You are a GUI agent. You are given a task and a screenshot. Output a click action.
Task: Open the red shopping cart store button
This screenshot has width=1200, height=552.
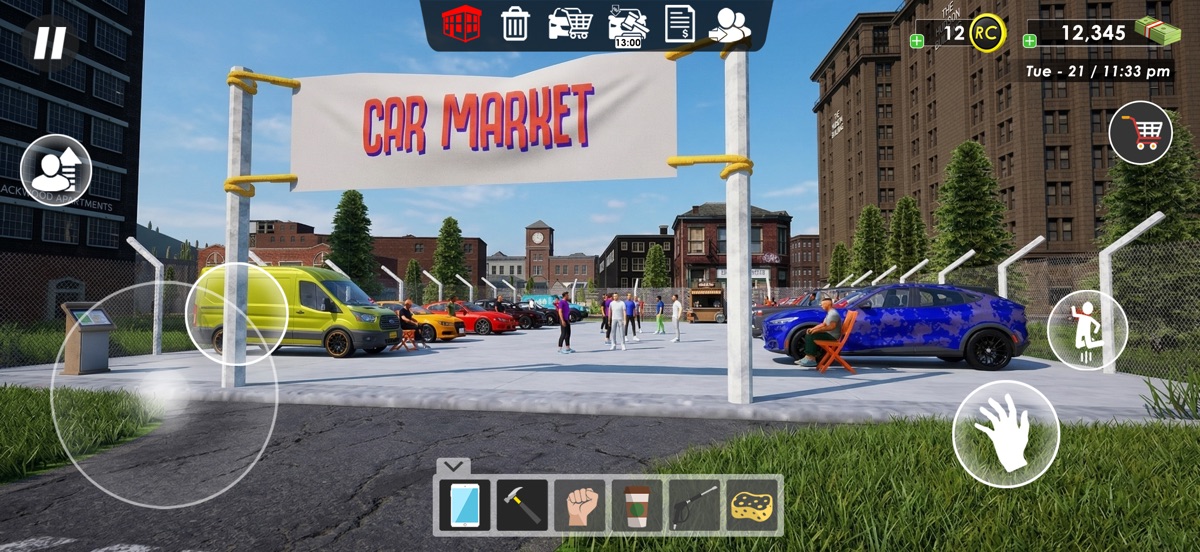click(x=1140, y=133)
